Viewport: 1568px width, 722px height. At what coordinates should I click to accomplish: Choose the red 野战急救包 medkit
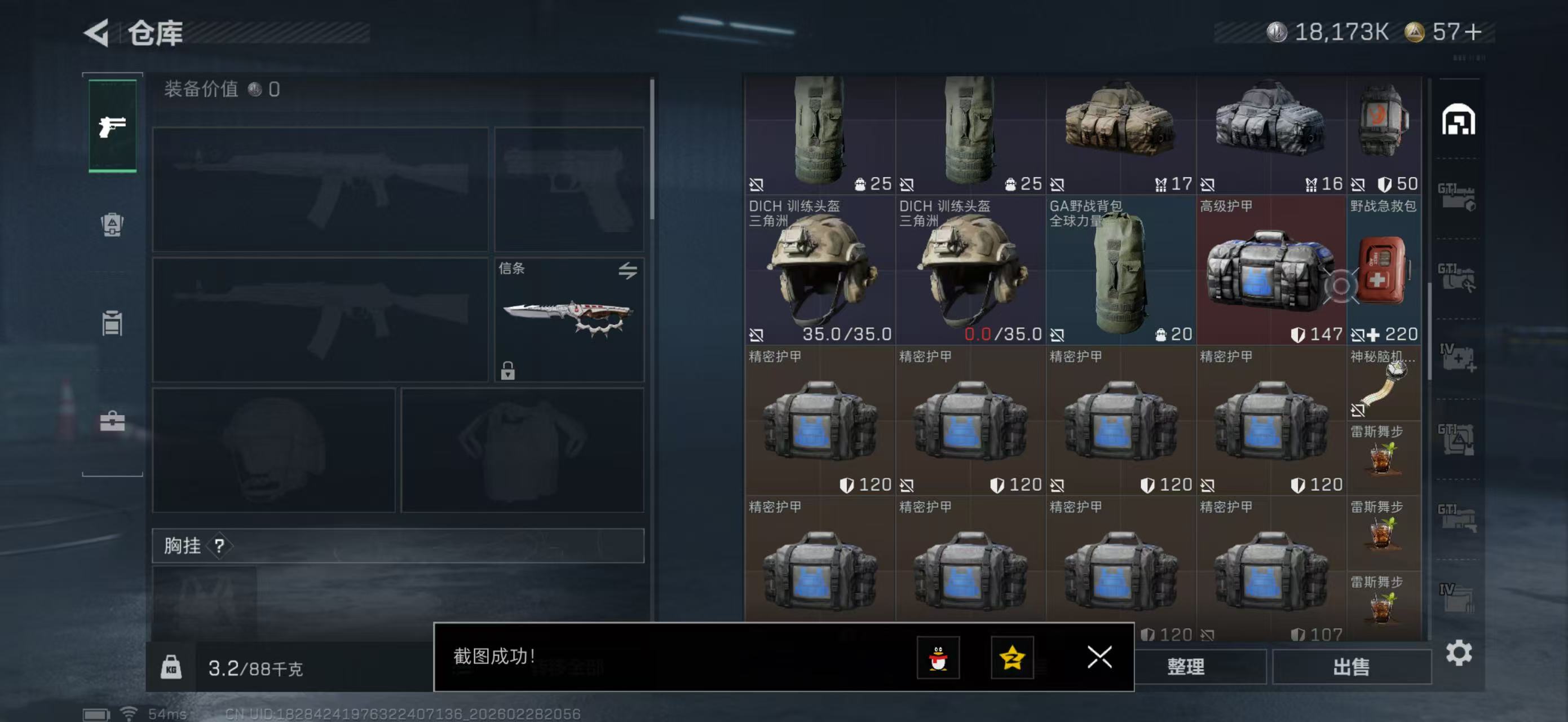pos(1384,271)
